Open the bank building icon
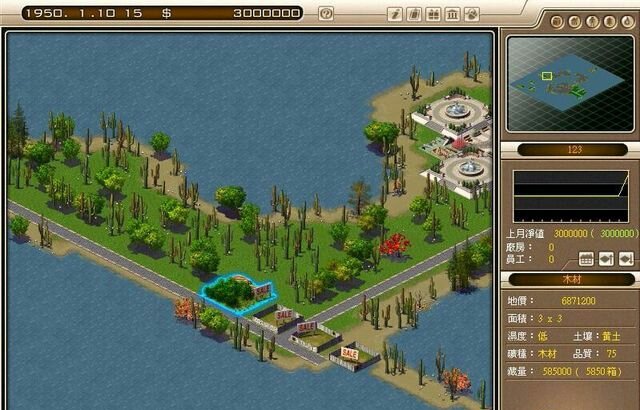640x410 pixels. click(450, 14)
